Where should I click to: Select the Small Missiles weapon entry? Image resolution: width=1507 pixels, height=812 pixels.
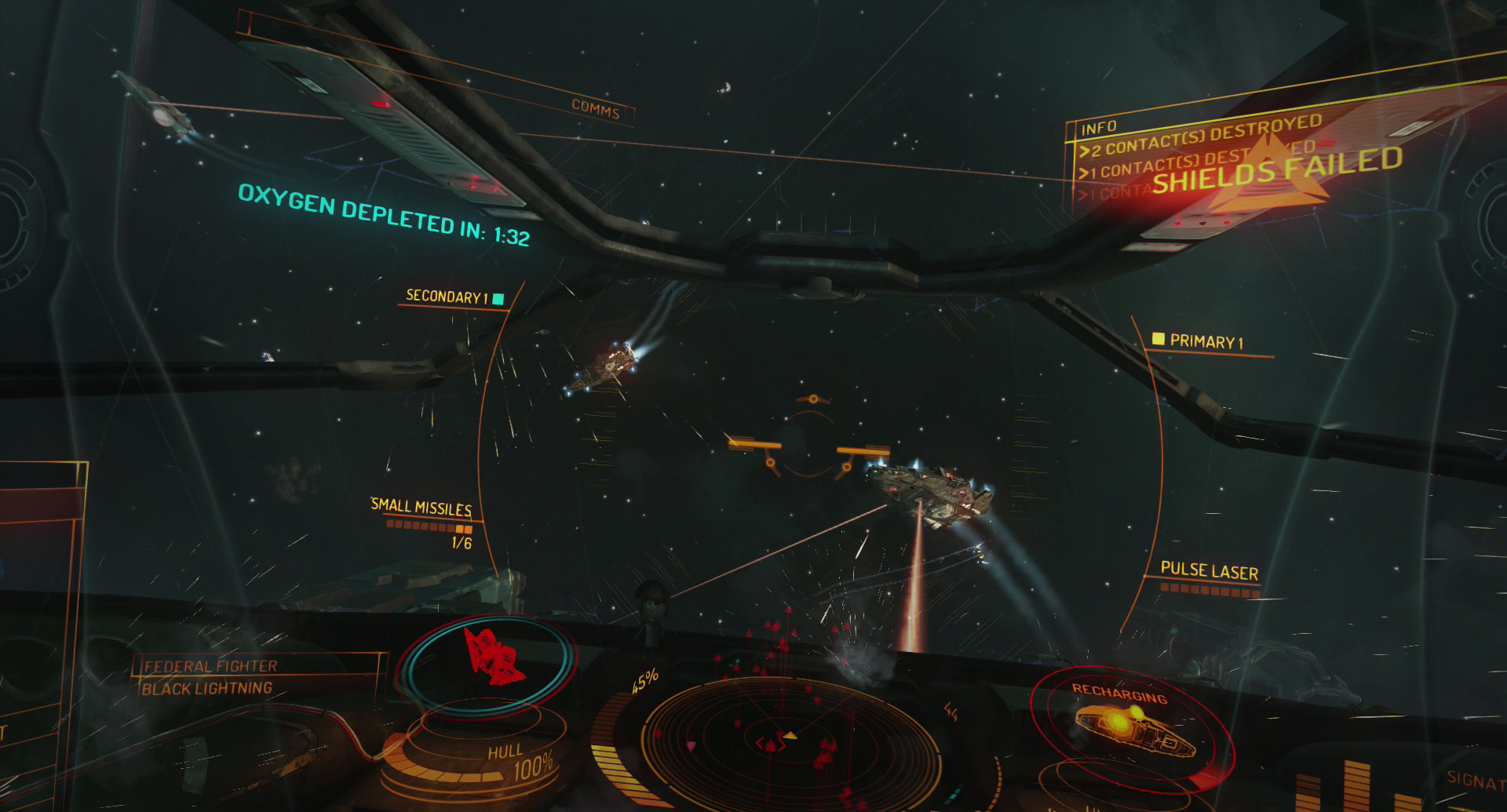point(421,508)
